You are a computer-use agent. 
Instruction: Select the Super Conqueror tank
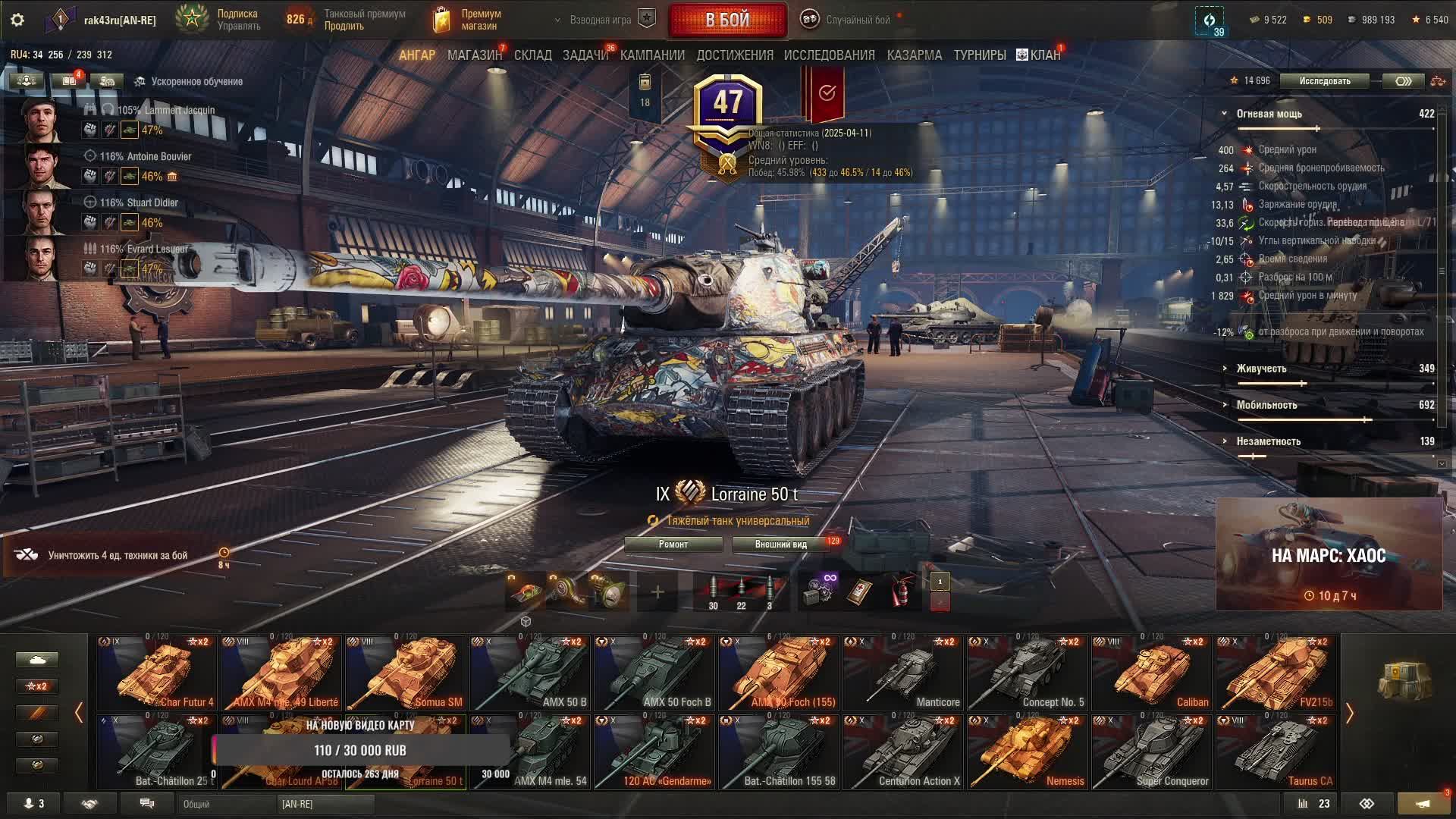1151,752
